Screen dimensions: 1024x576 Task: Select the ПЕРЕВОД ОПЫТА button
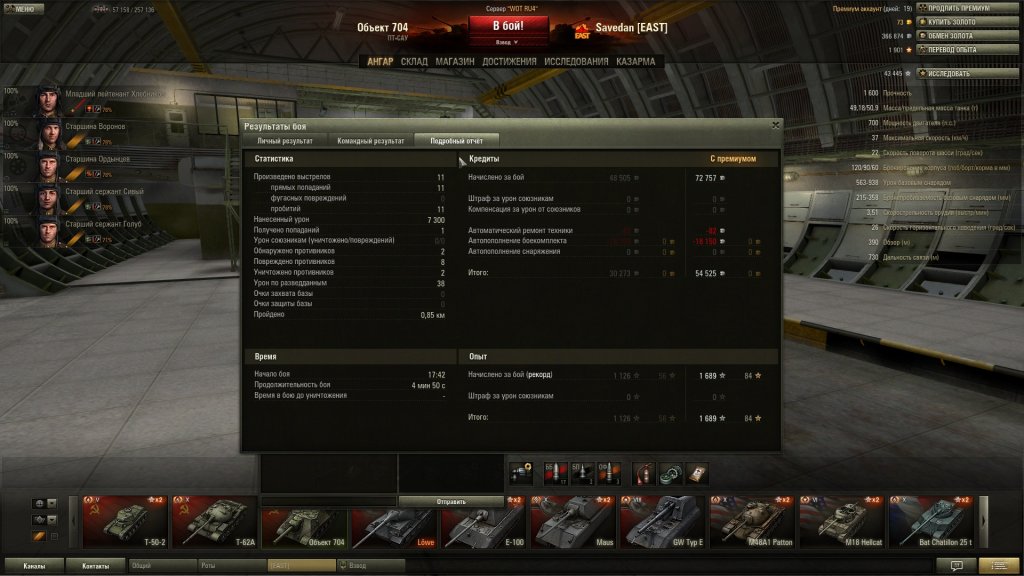point(960,49)
